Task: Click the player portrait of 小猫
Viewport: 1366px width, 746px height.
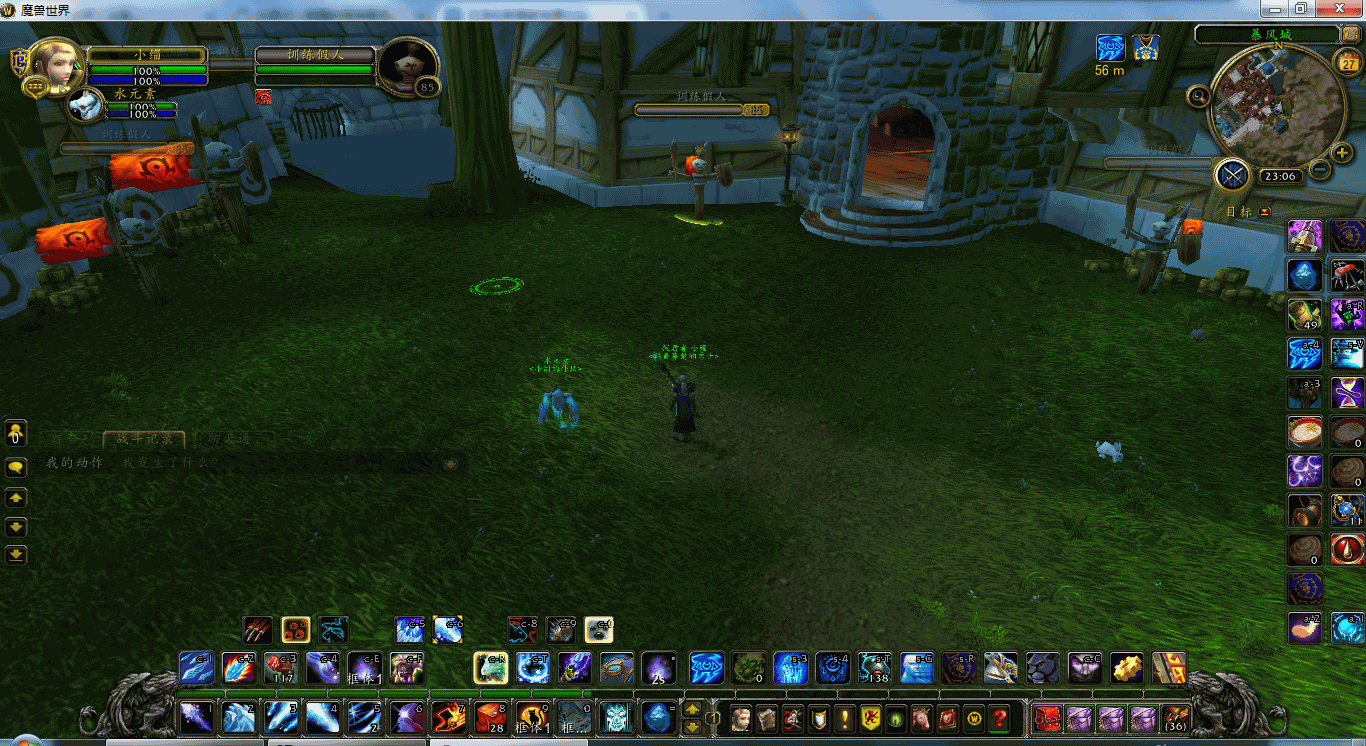Action: [57, 64]
